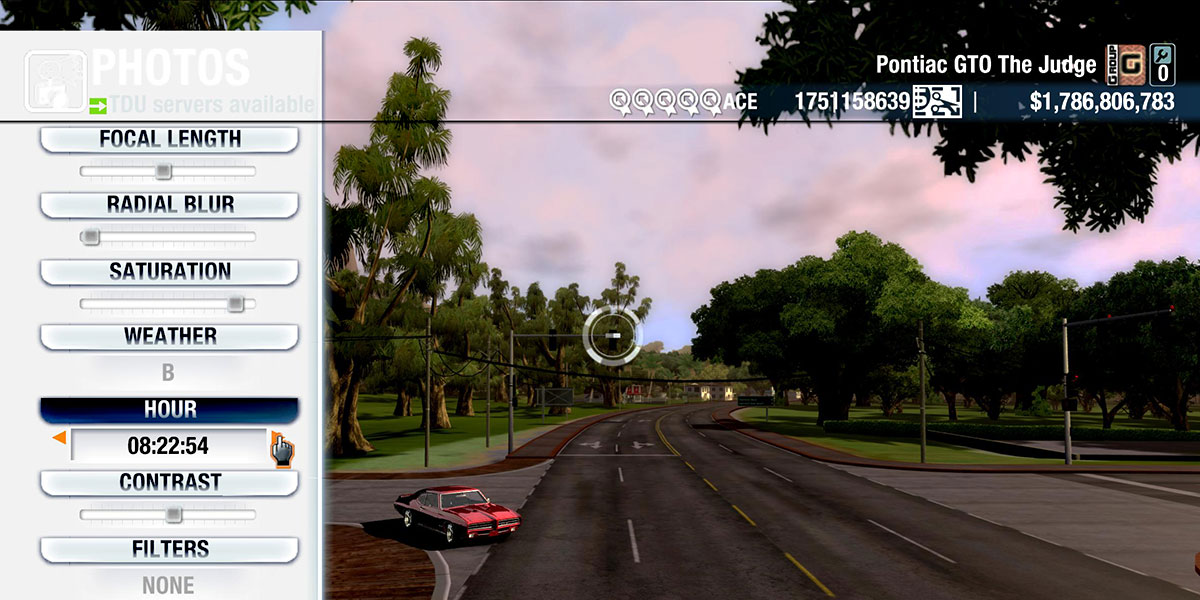Image resolution: width=1200 pixels, height=600 pixels.
Task: Select the Focal Length option
Action: [x=169, y=139]
